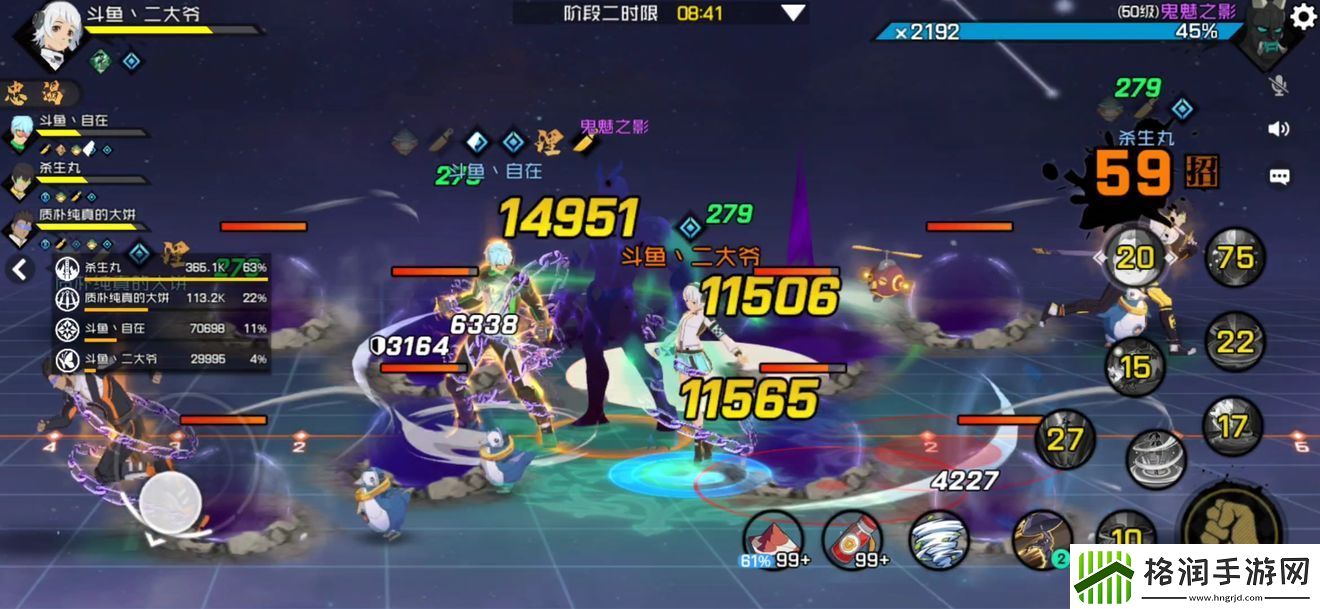Expand the stage timer dropdown arrow
1320x609 pixels.
pyautogui.click(x=793, y=13)
